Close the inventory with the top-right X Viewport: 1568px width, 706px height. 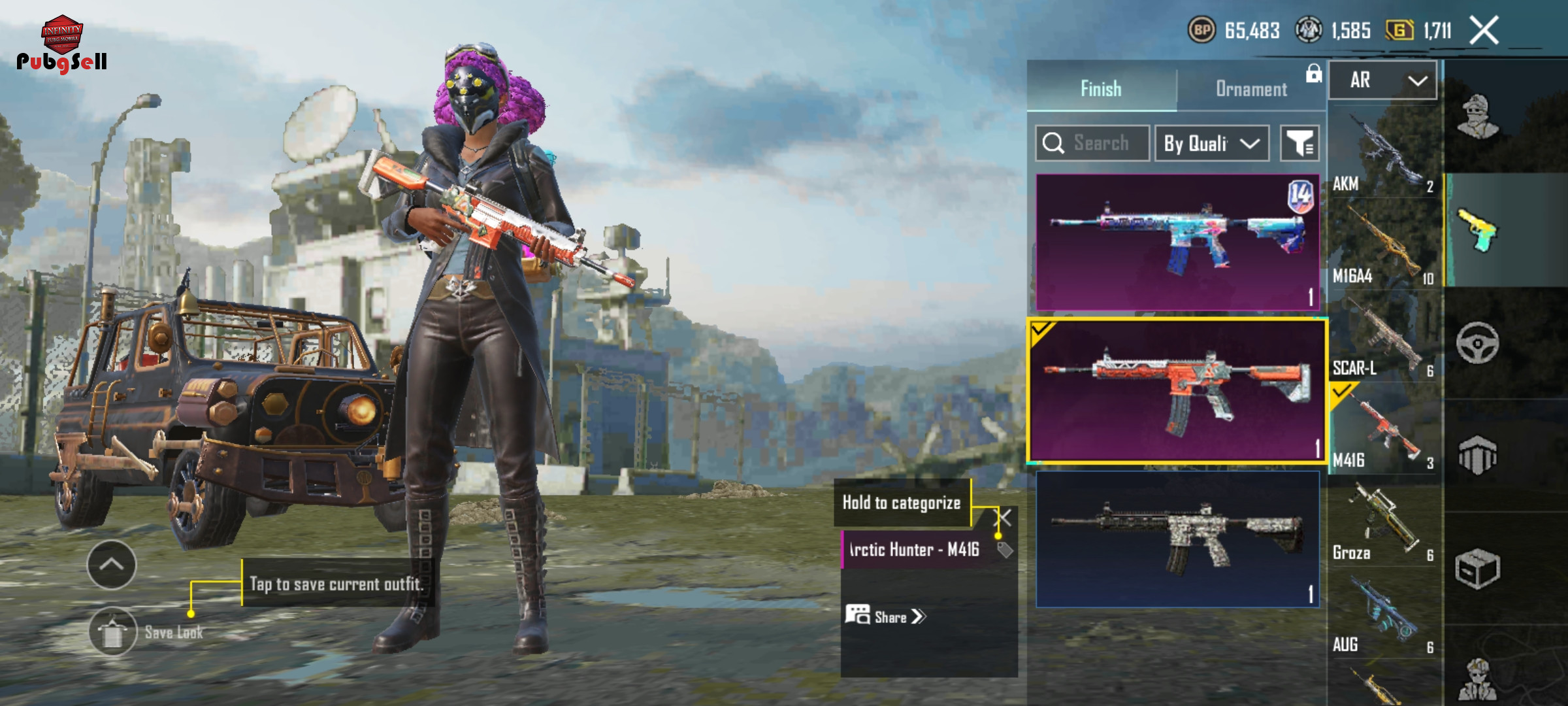click(1484, 31)
